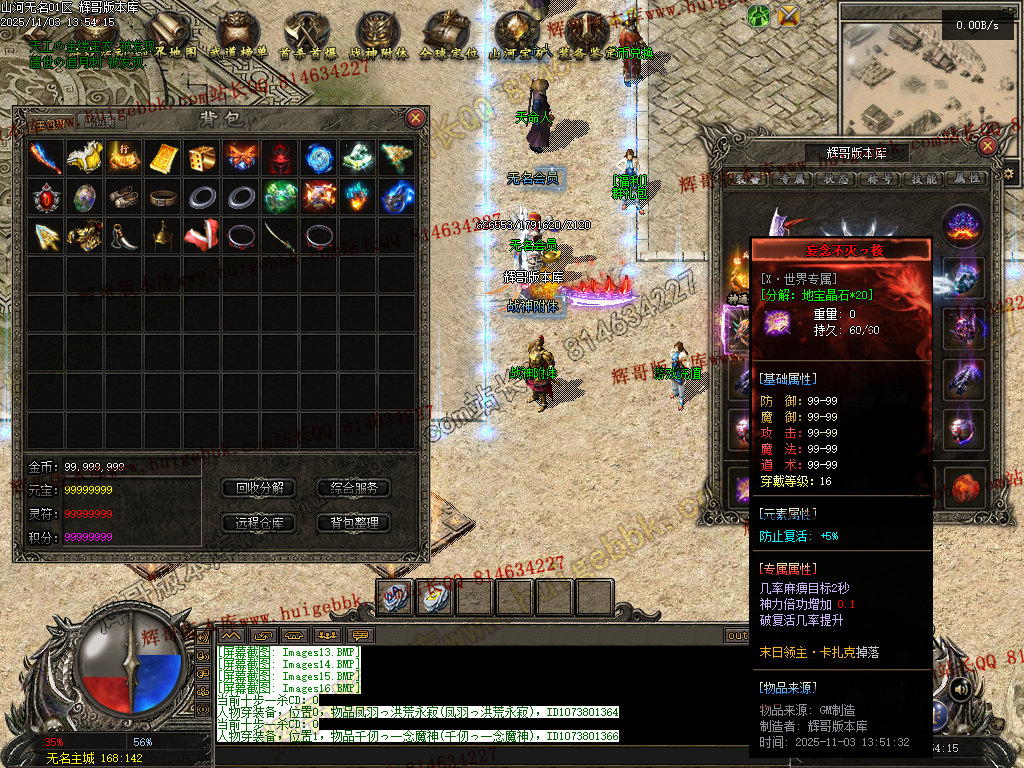The height and width of the screenshot is (768, 1024).
Task: Sort the bag with 背包整理
Action: click(x=354, y=522)
